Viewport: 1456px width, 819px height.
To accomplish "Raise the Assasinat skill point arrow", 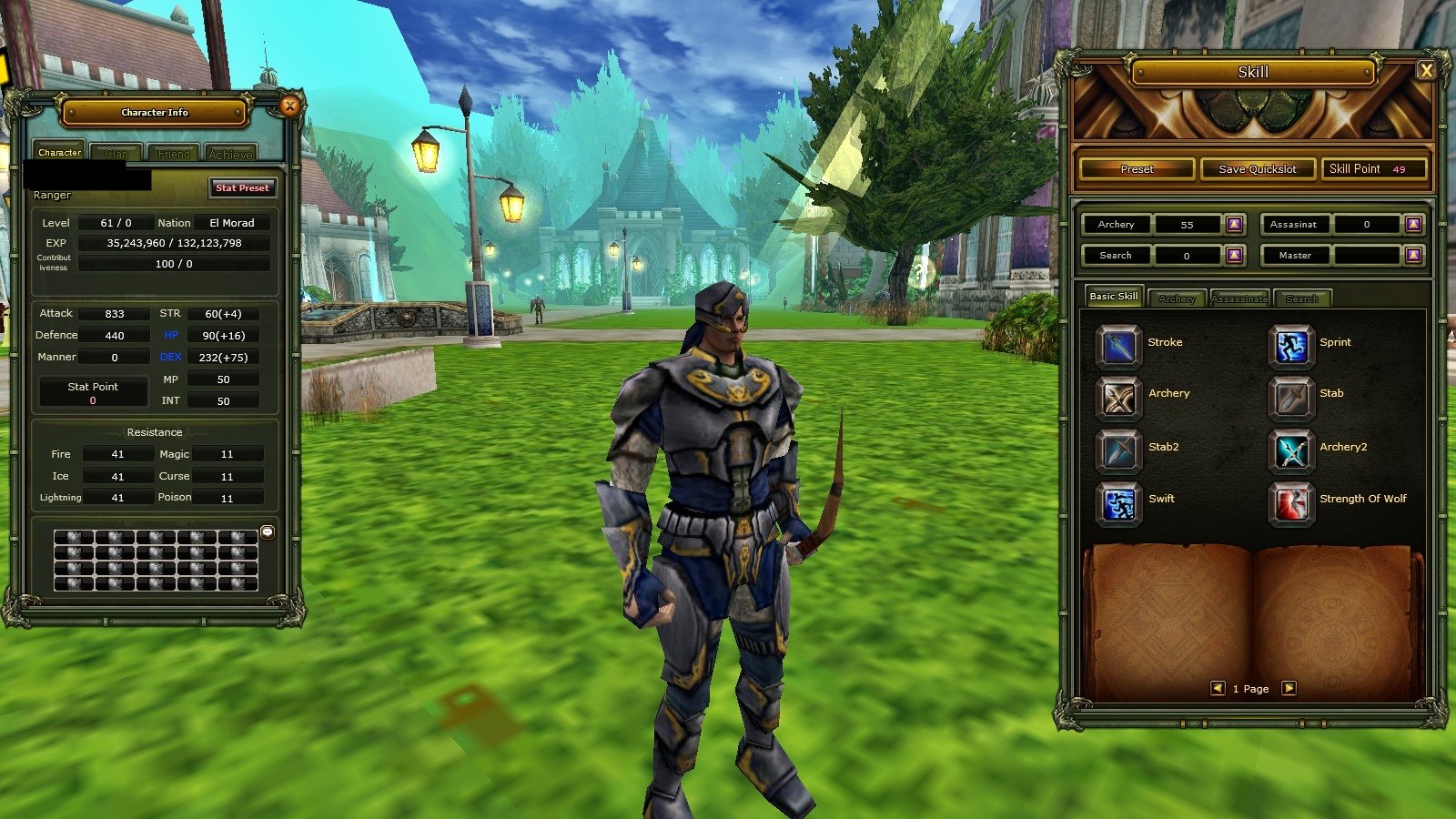I will click(x=1413, y=224).
